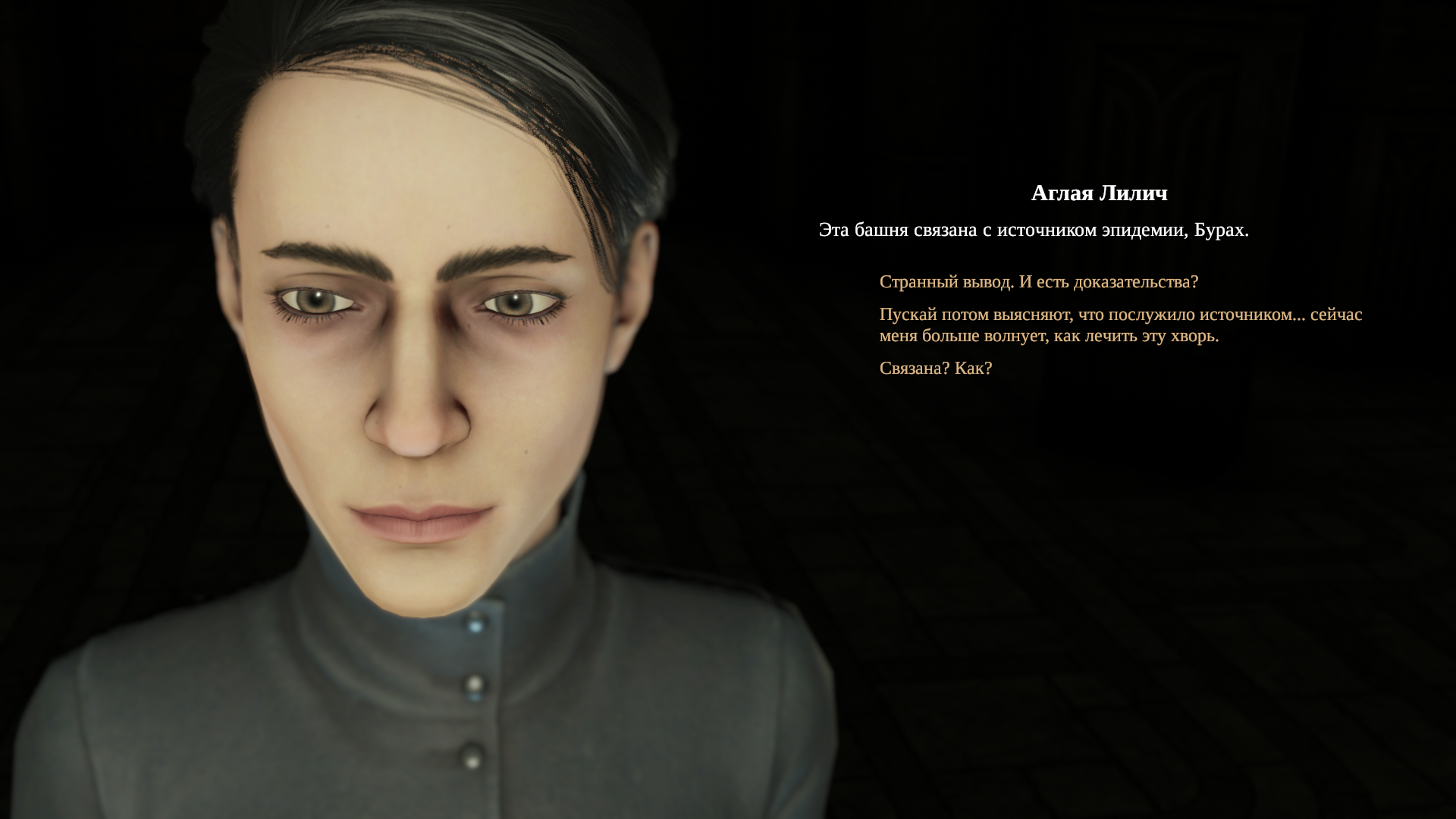The height and width of the screenshot is (819, 1456).
Task: Select reply beginning "Пускай потом выясняют"
Action: 1120,325
